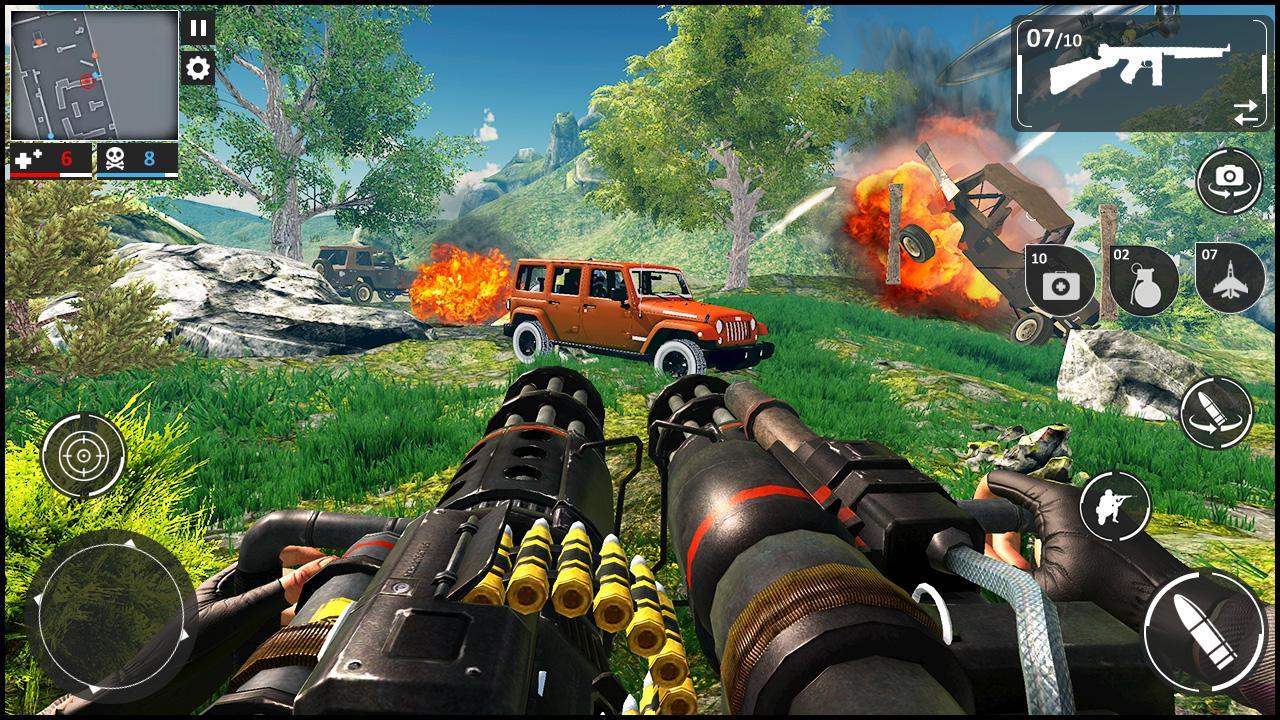Open the gear settings menu

click(198, 68)
